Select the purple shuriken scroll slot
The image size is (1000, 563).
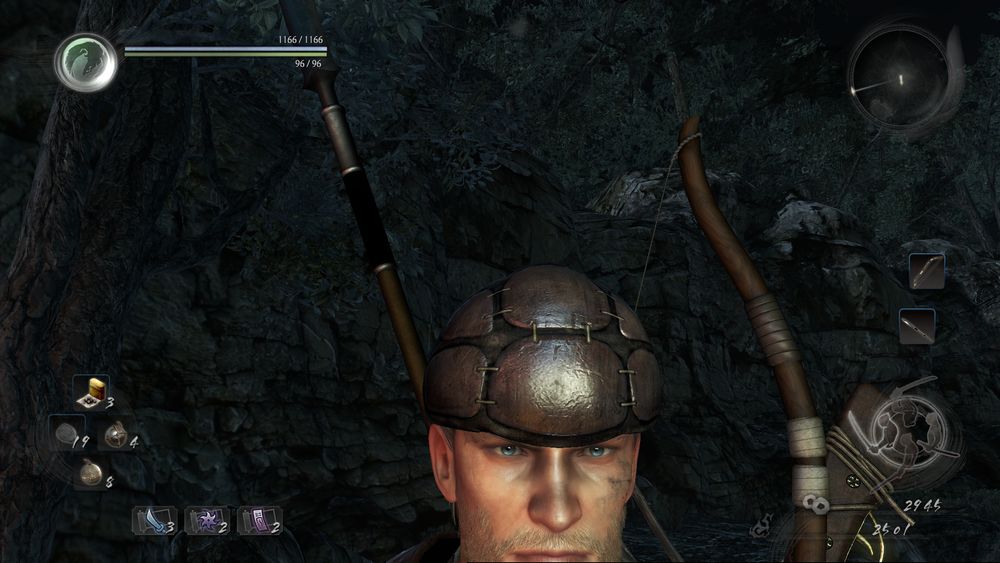[206, 520]
